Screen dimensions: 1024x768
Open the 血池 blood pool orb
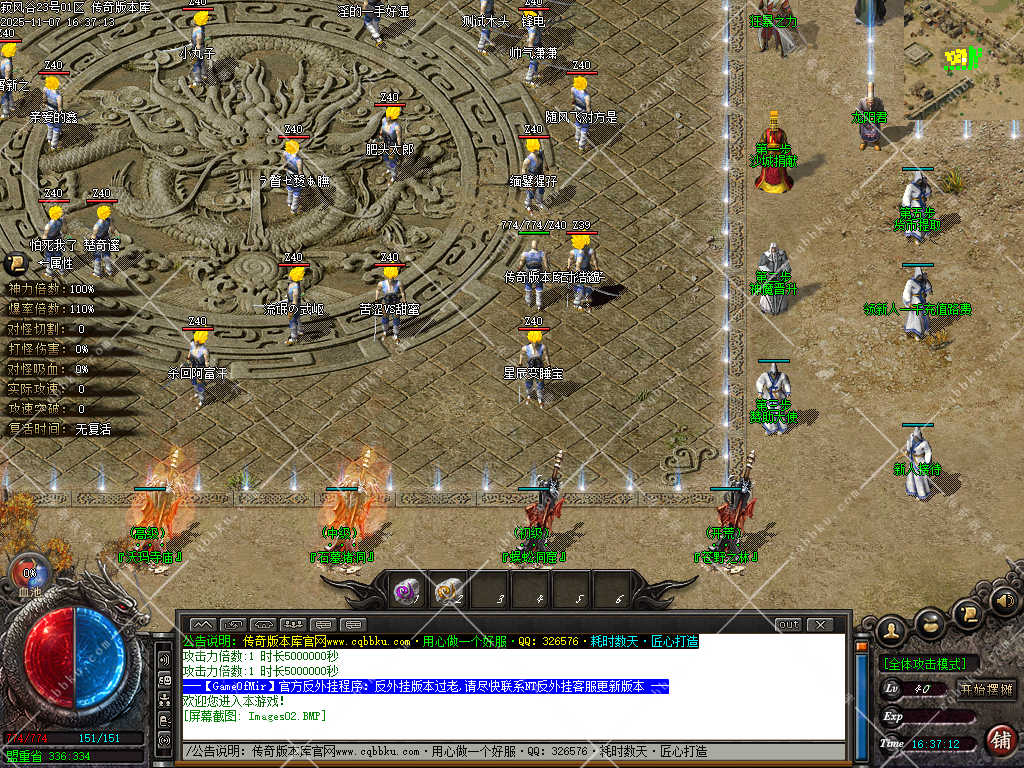coord(29,575)
